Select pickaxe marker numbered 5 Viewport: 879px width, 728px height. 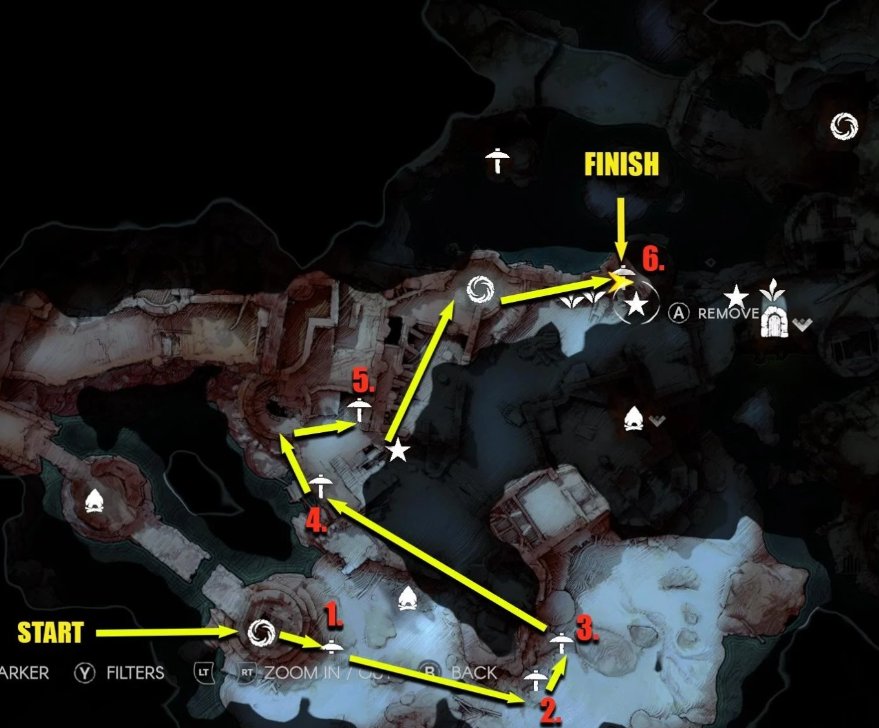pos(358,407)
